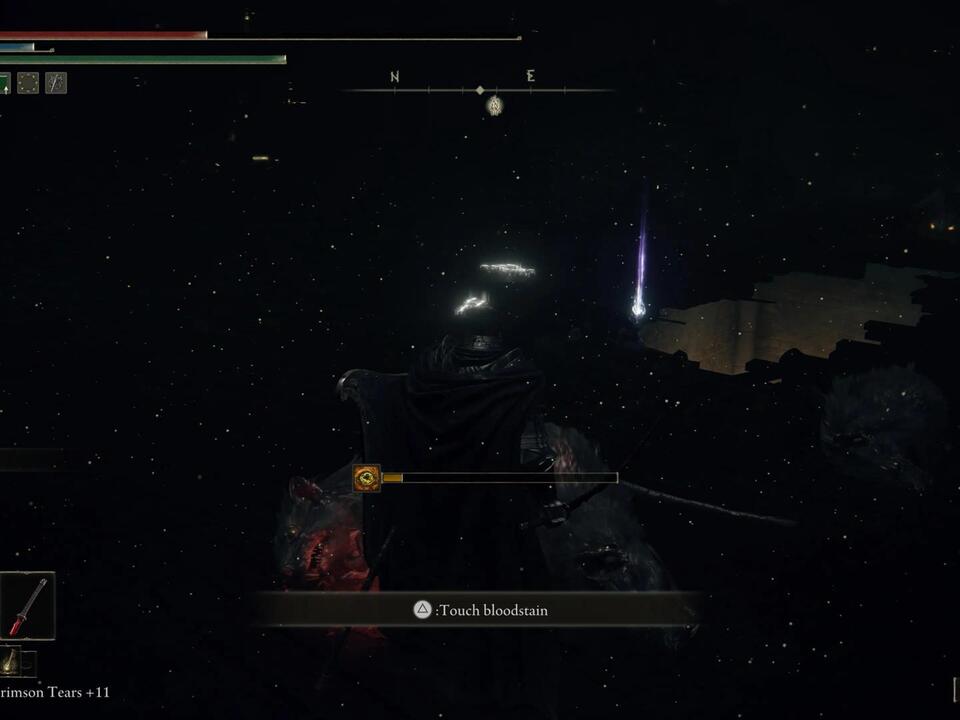Click the compass bar's center diamond

tap(480, 90)
